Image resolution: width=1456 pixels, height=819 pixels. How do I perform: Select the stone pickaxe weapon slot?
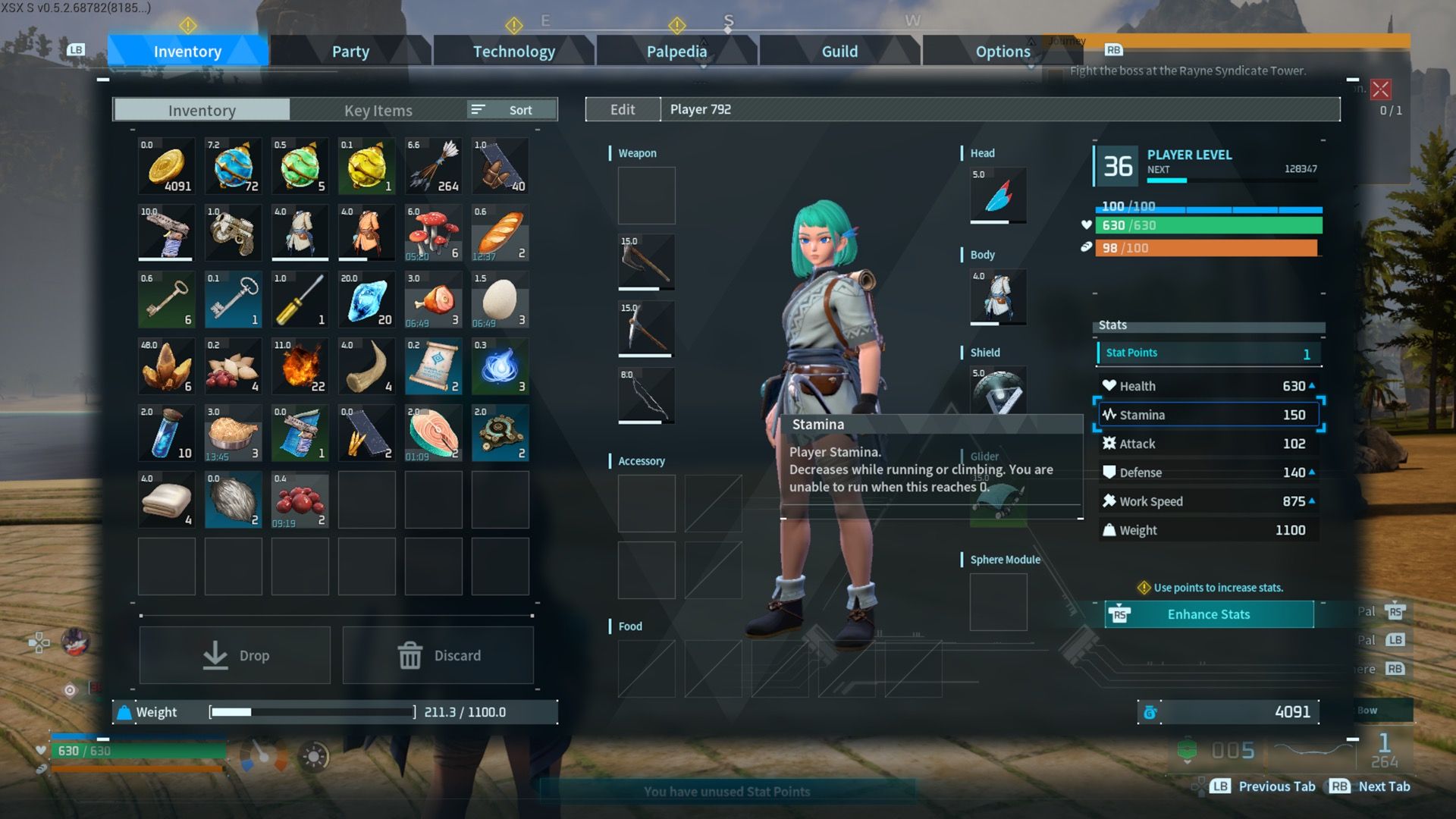tap(646, 328)
